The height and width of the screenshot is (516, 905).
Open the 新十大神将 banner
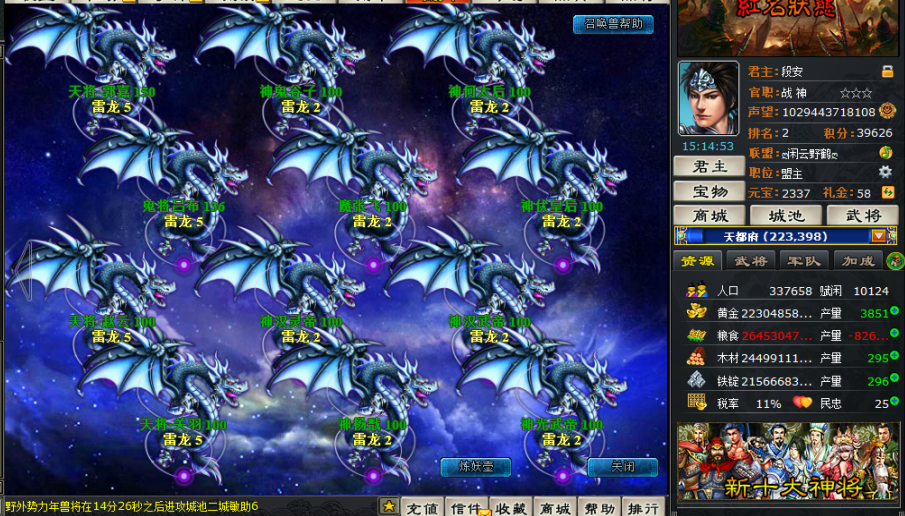785,461
